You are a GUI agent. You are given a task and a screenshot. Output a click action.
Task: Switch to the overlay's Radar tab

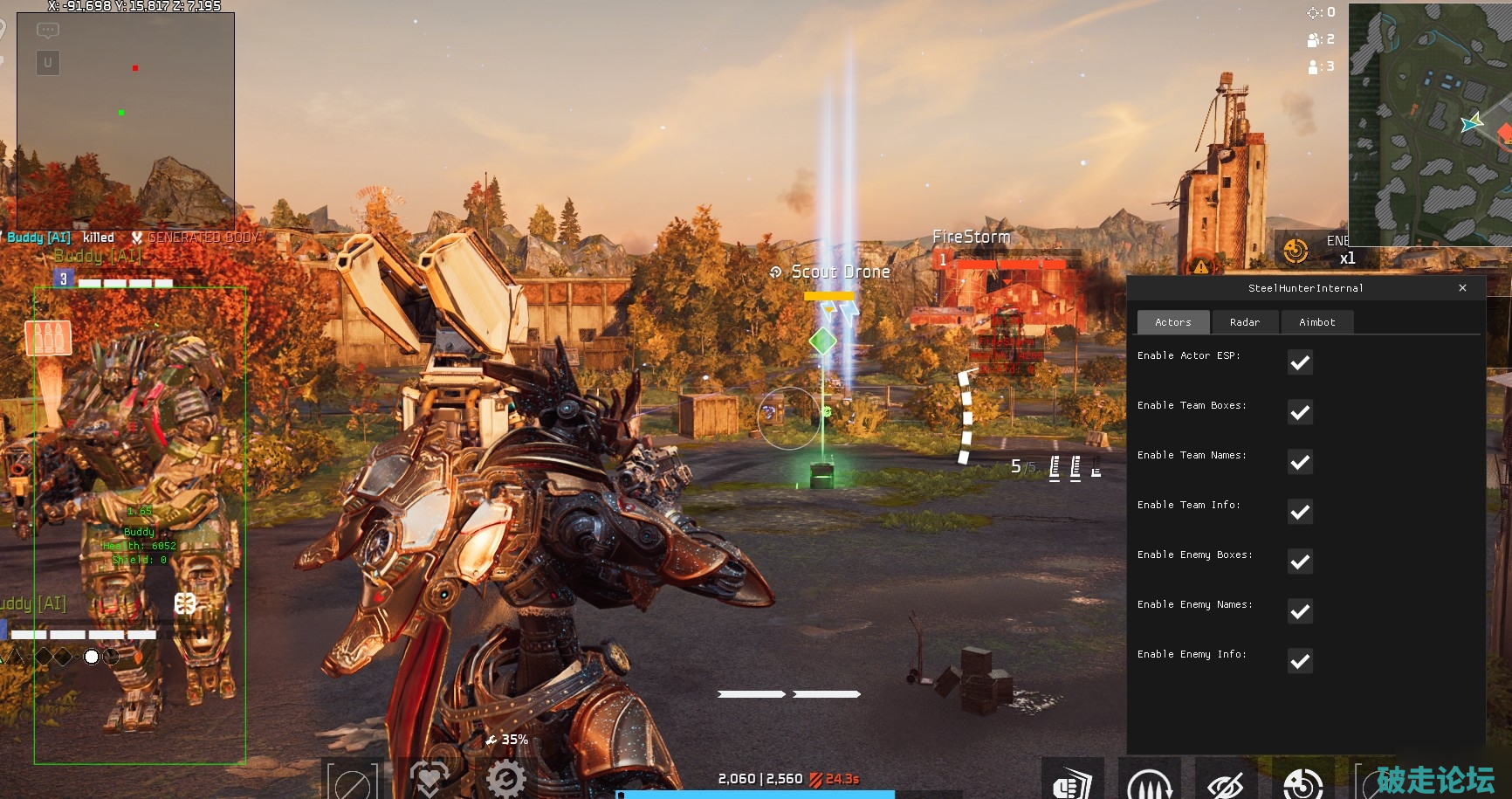1245,322
